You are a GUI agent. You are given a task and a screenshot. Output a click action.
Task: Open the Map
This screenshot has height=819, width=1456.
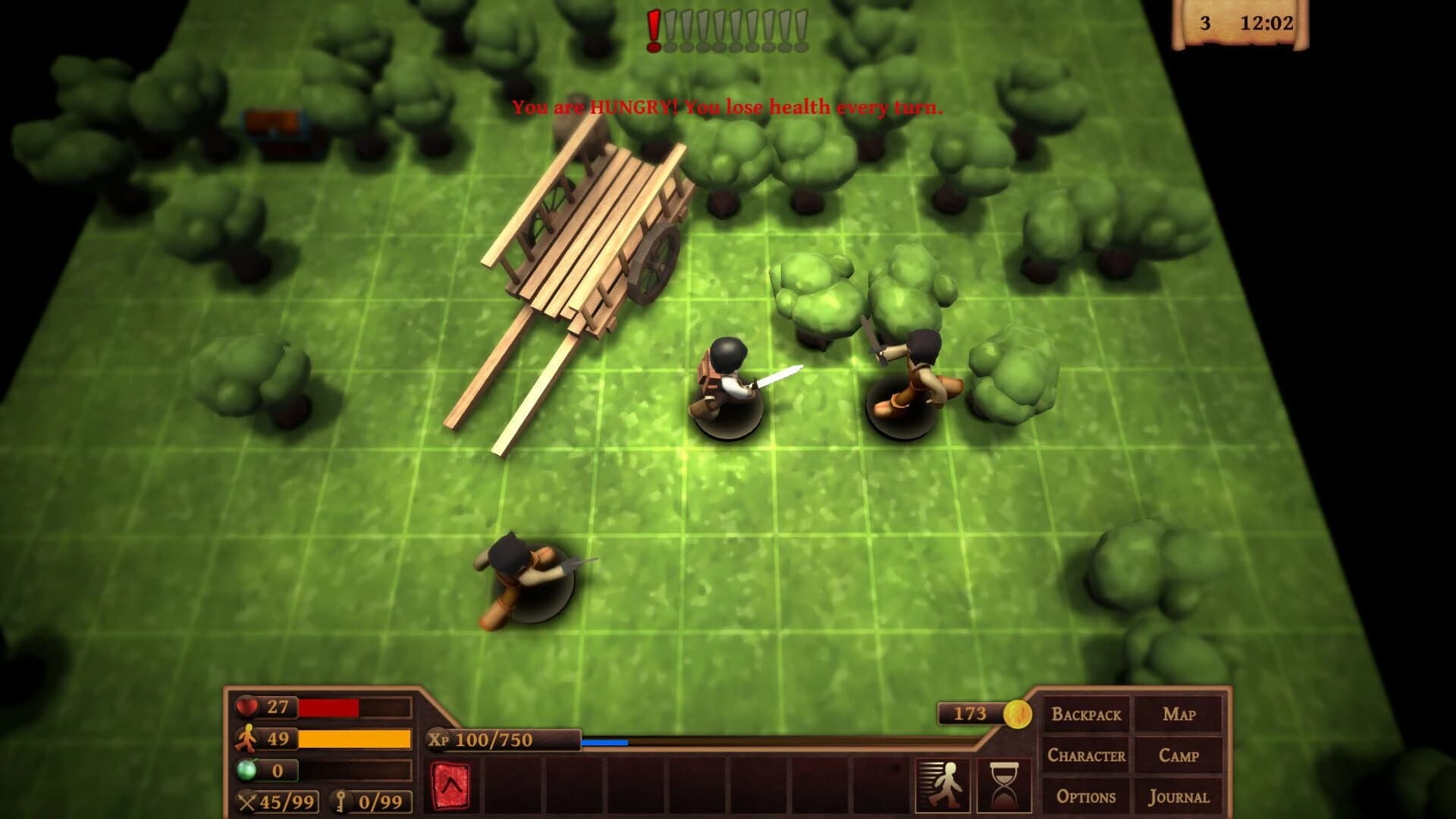tap(1180, 714)
